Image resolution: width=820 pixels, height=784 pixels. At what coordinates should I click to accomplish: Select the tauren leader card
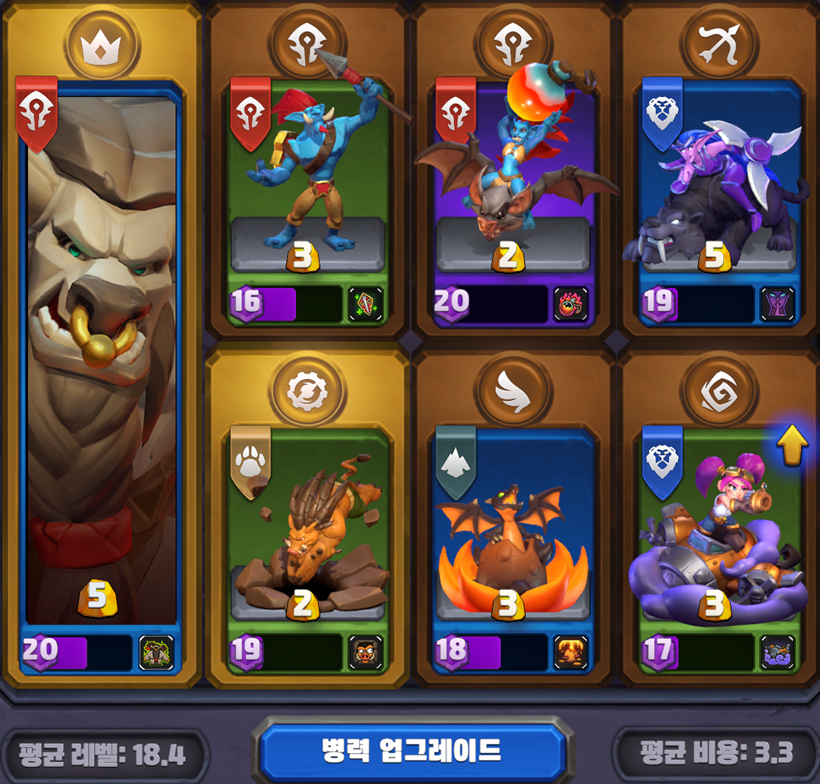(100, 360)
